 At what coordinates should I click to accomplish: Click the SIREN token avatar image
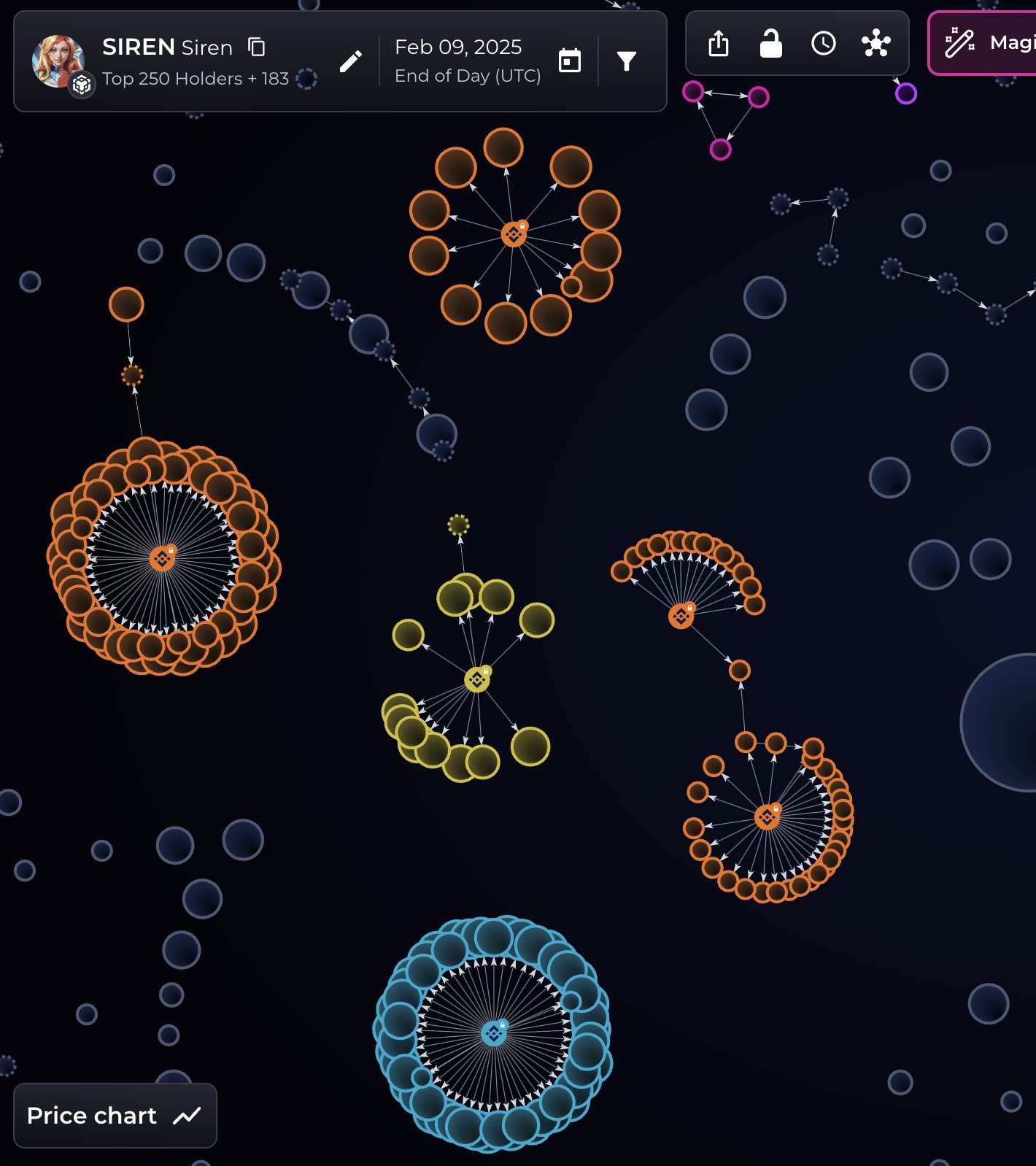tap(56, 60)
